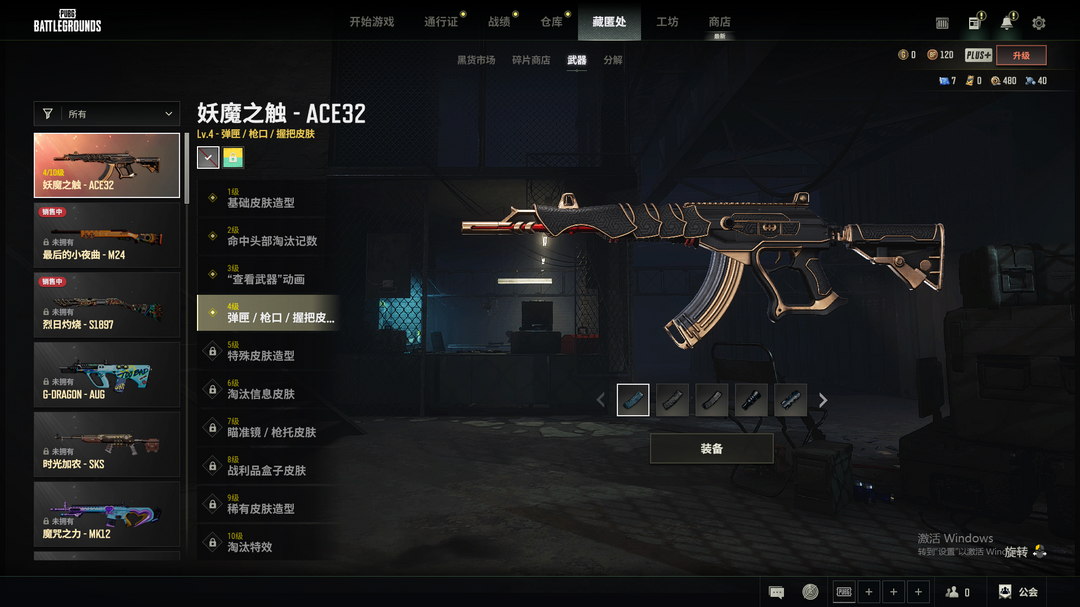Open the 所有 filter dropdown
The height and width of the screenshot is (607, 1080).
click(107, 114)
